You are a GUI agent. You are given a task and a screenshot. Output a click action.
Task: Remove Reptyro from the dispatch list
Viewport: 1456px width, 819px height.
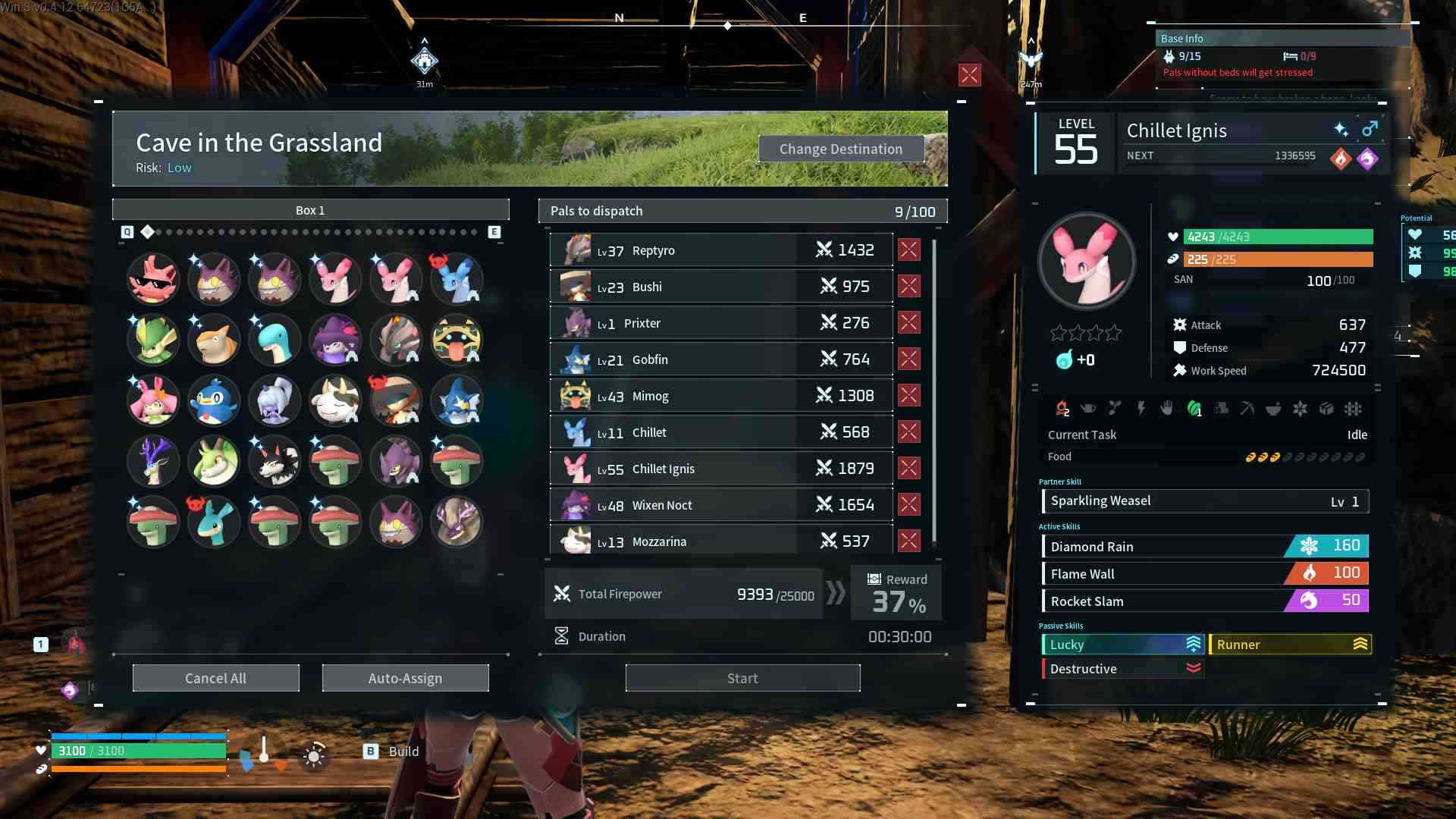coord(908,249)
